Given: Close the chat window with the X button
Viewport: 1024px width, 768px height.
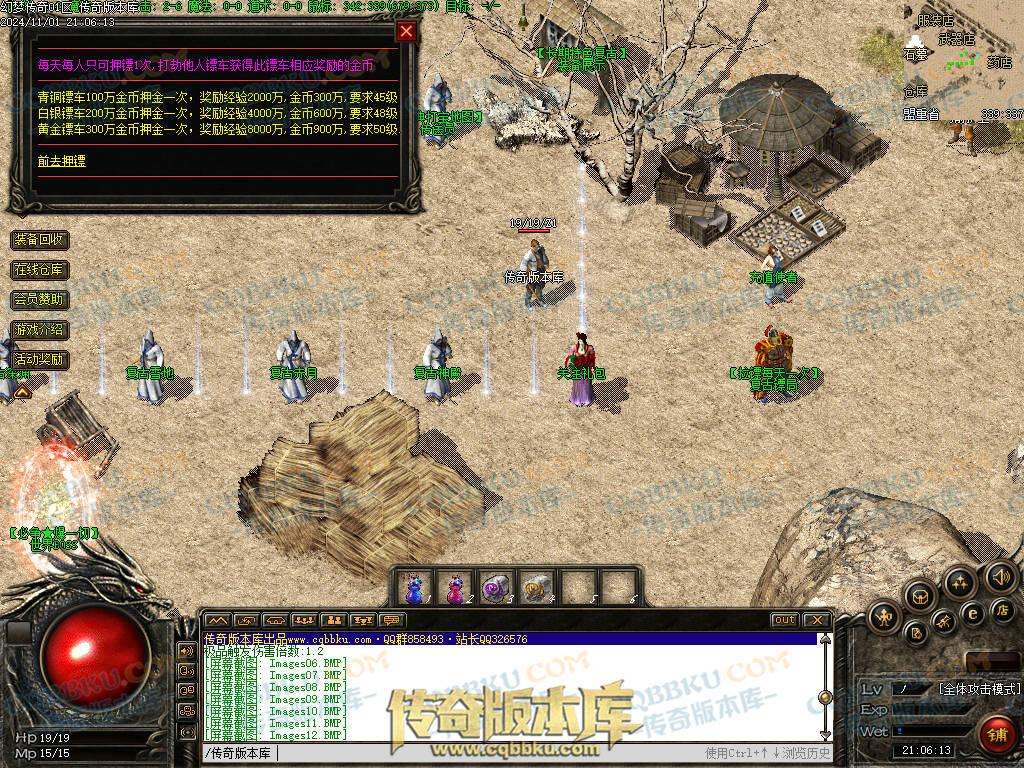Looking at the screenshot, I should click(x=817, y=620).
